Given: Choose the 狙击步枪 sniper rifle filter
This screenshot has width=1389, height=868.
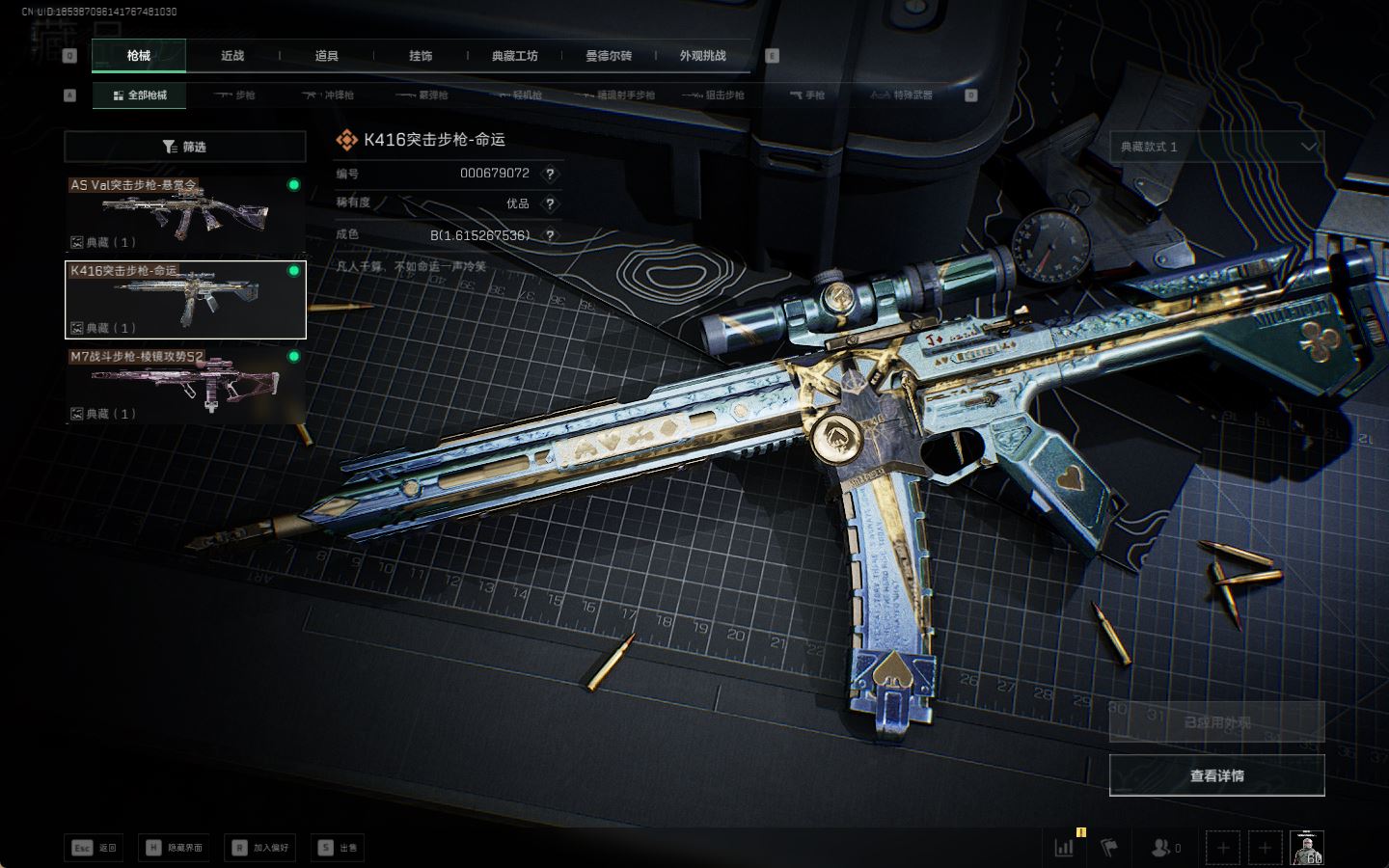Looking at the screenshot, I should [x=714, y=95].
